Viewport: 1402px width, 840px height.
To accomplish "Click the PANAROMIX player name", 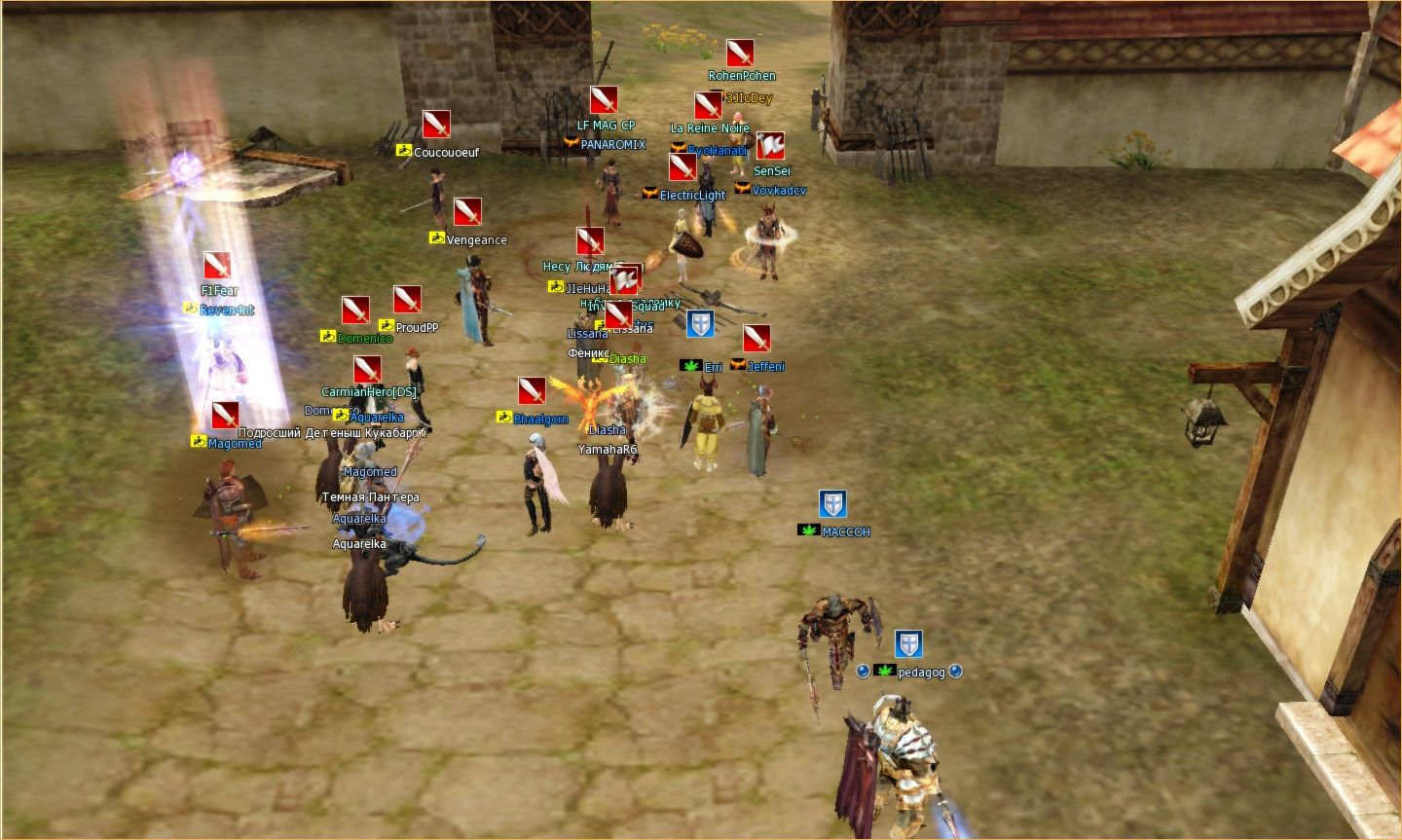I will coord(612,144).
